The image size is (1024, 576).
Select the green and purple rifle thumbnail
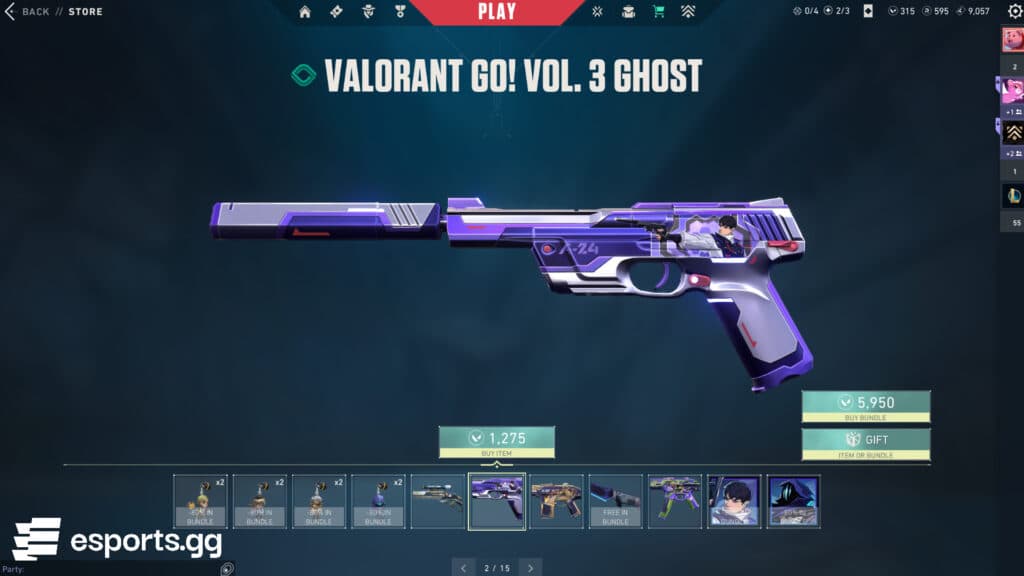(x=674, y=501)
